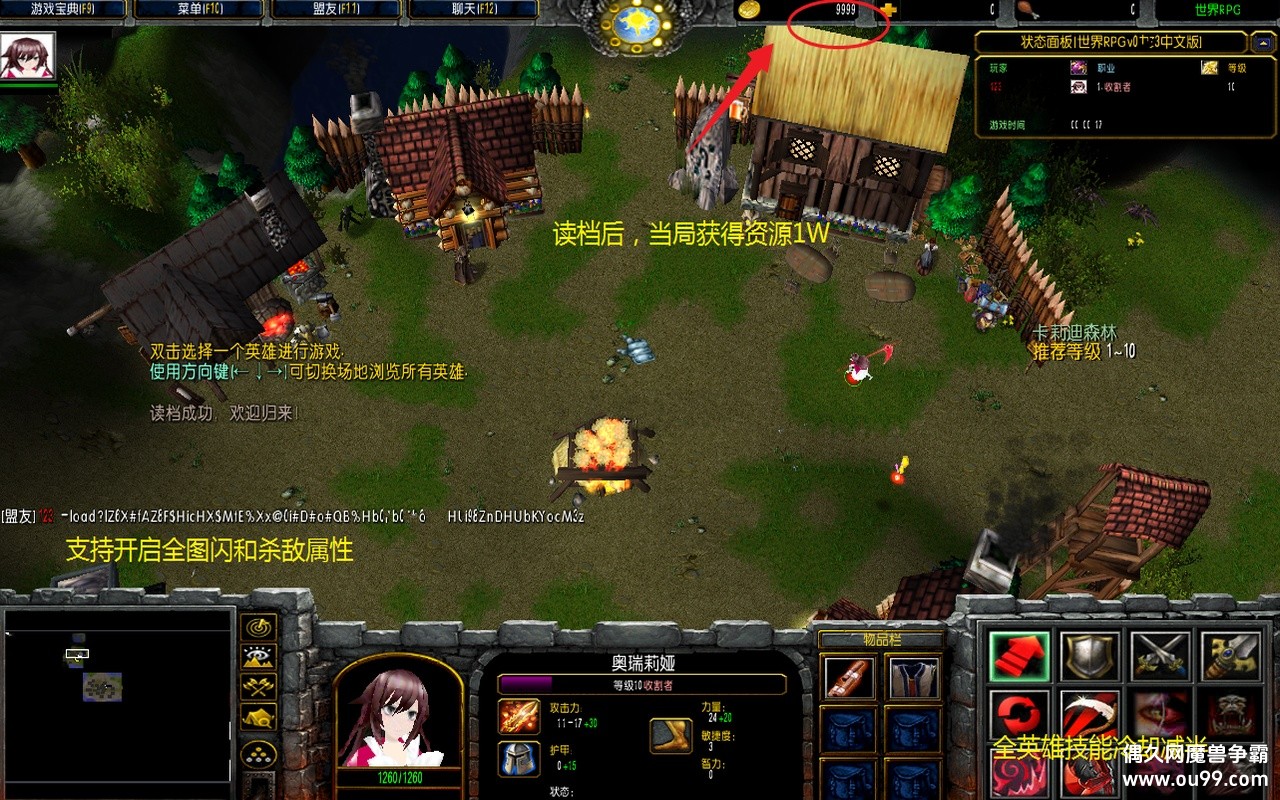Click the flaming sword attack damage icon

point(519,716)
